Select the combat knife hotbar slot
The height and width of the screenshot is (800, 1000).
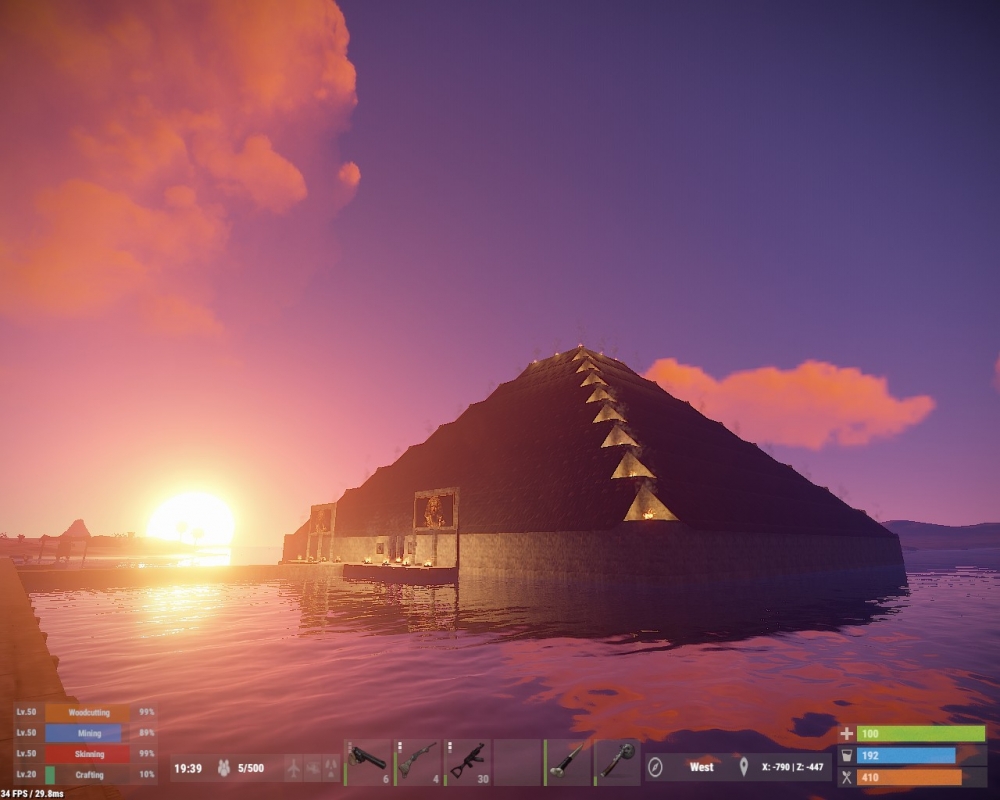click(569, 761)
